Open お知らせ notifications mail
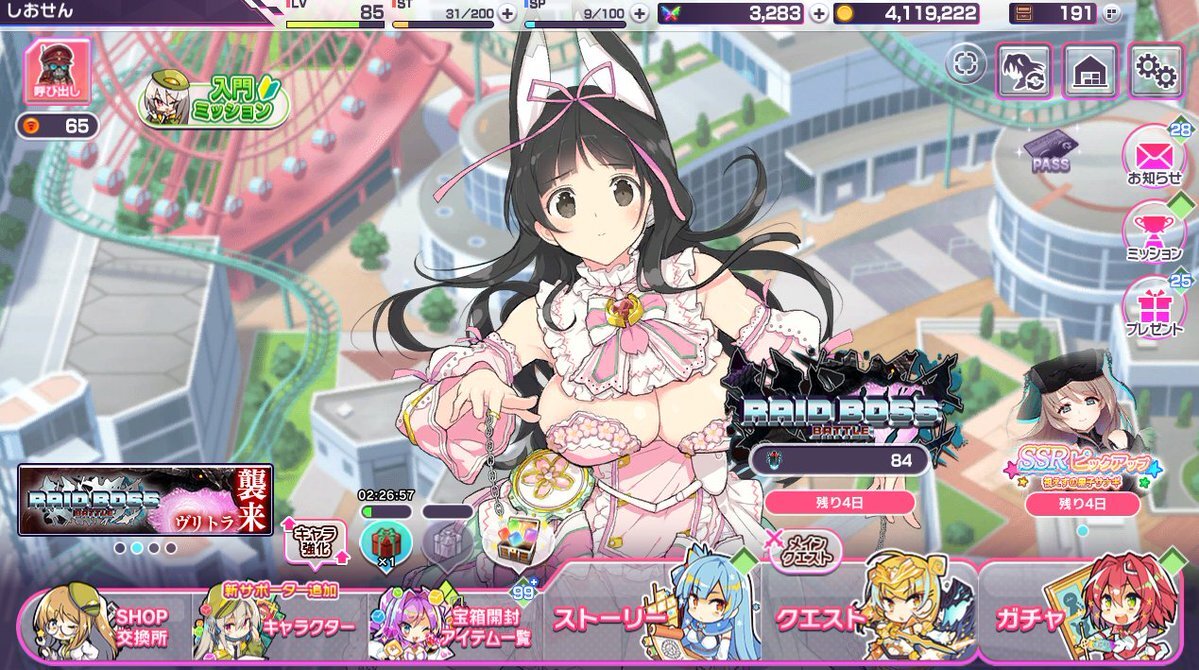This screenshot has width=1199, height=670. 1154,157
